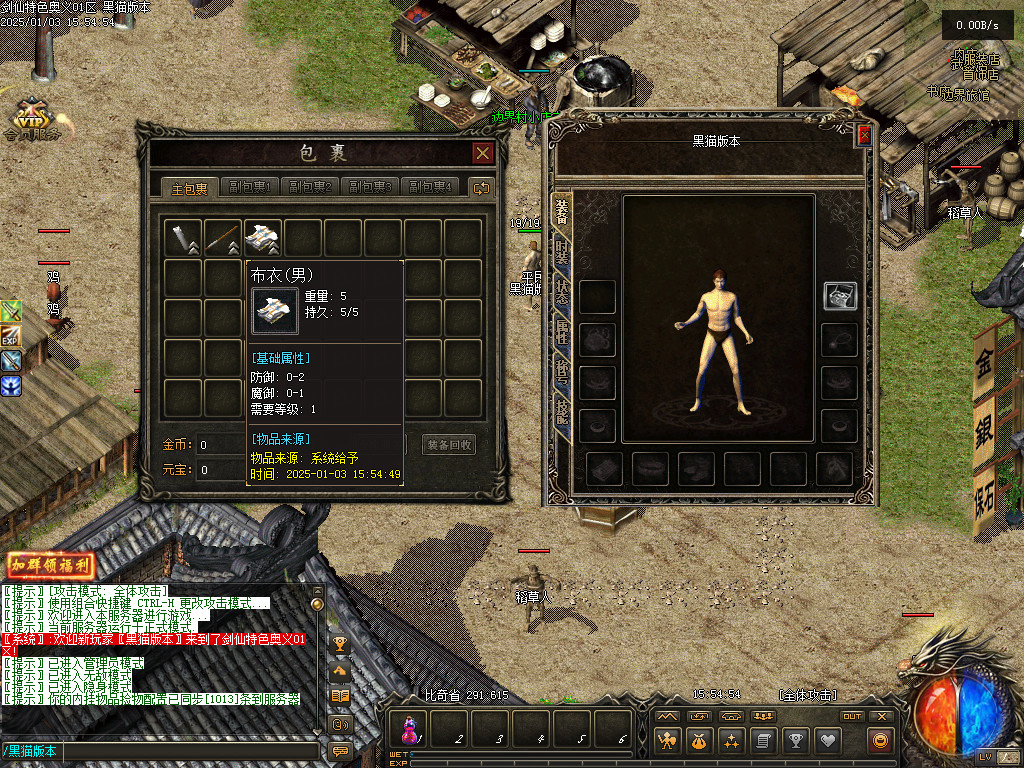Click the treasure chest icon in character panel
The image size is (1024, 768).
(839, 296)
